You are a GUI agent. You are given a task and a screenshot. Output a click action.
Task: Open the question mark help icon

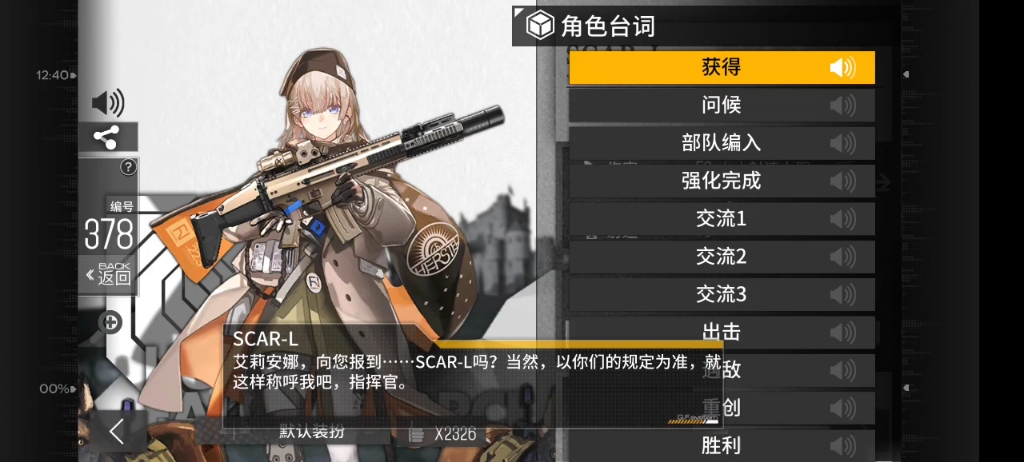pyautogui.click(x=128, y=167)
